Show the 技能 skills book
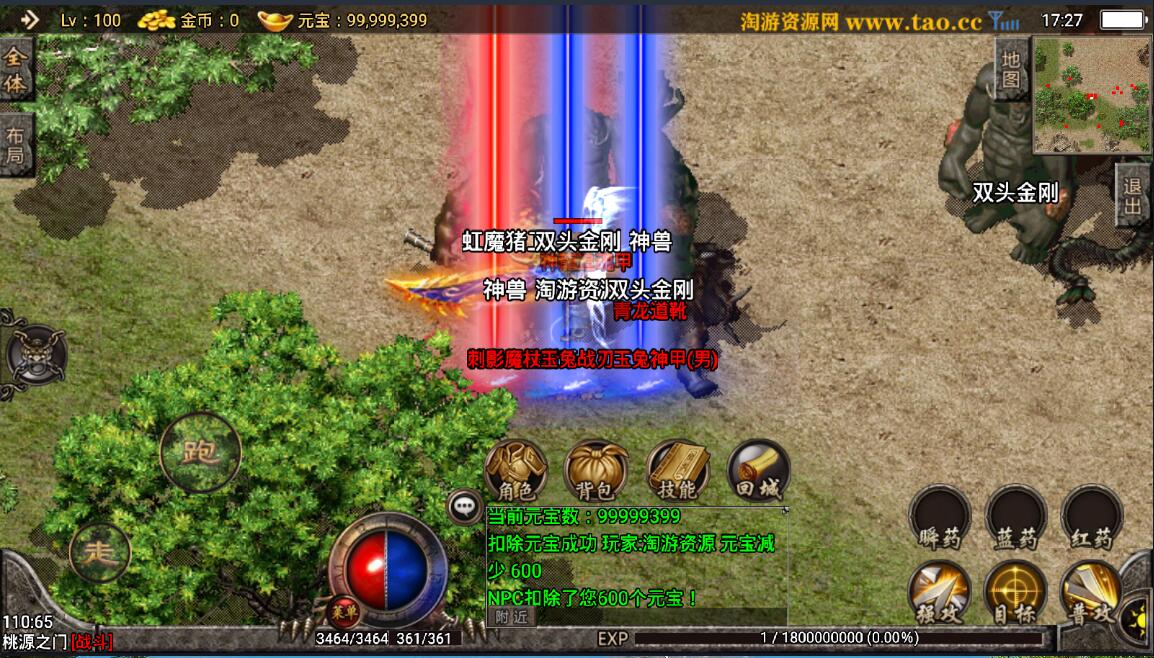The height and width of the screenshot is (658, 1154). (677, 470)
